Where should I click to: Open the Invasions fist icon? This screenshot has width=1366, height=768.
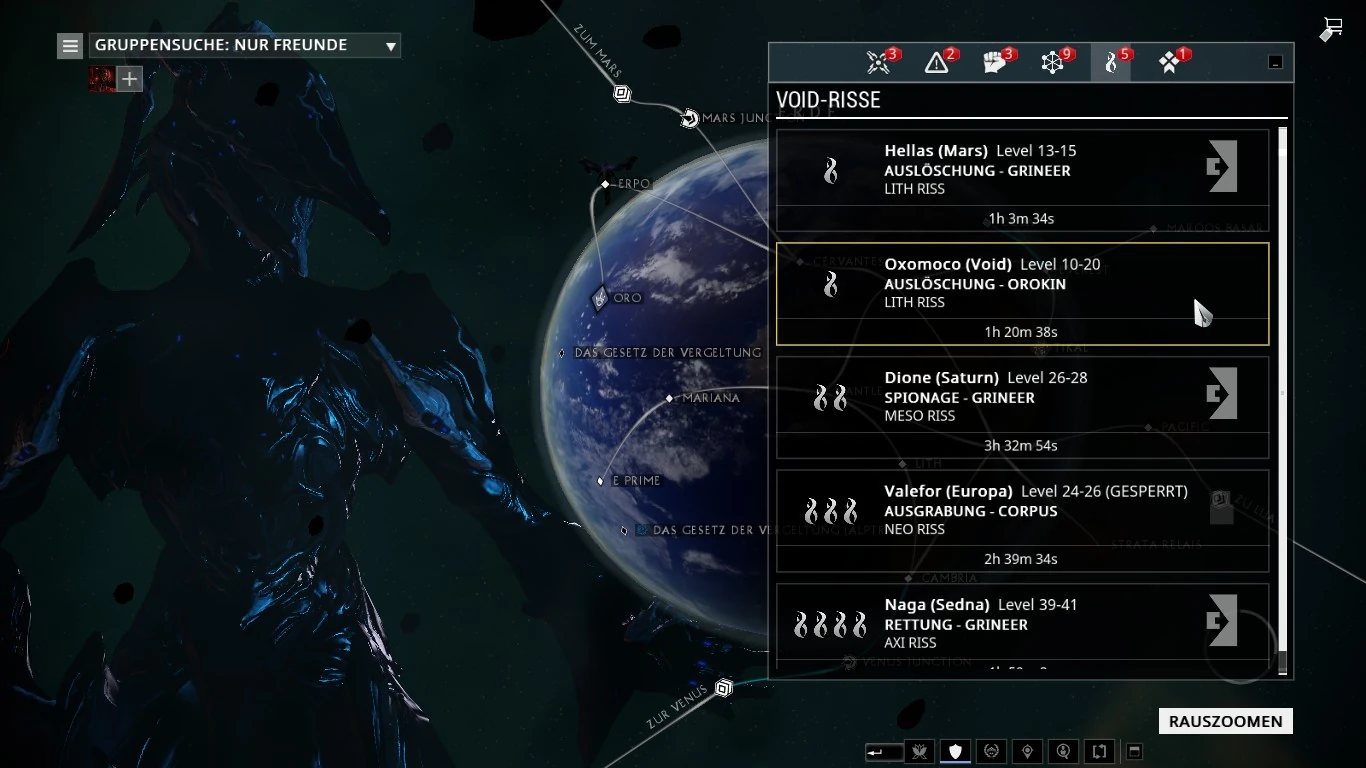tap(993, 61)
